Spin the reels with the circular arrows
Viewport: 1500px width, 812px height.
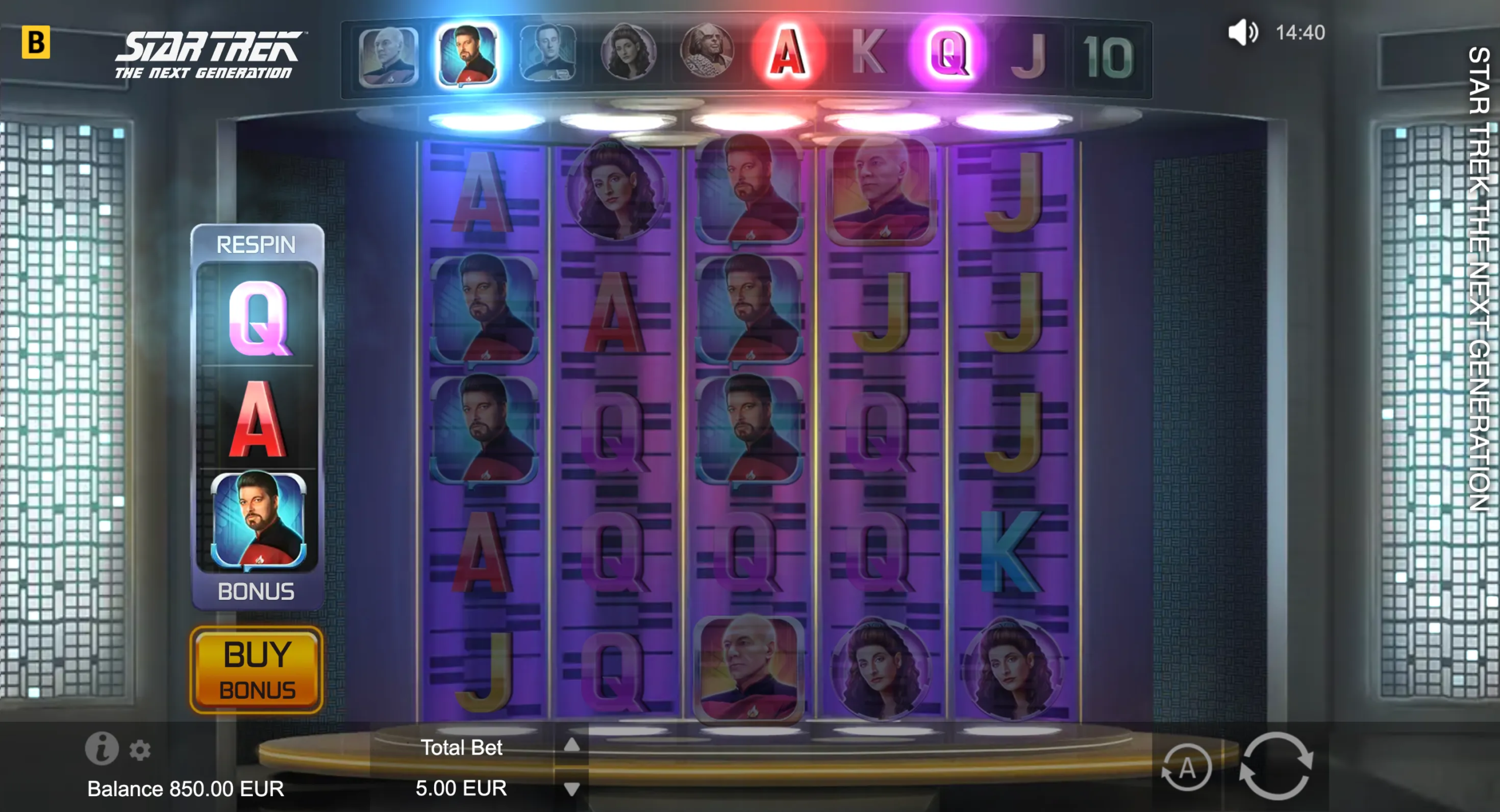pyautogui.click(x=1276, y=766)
